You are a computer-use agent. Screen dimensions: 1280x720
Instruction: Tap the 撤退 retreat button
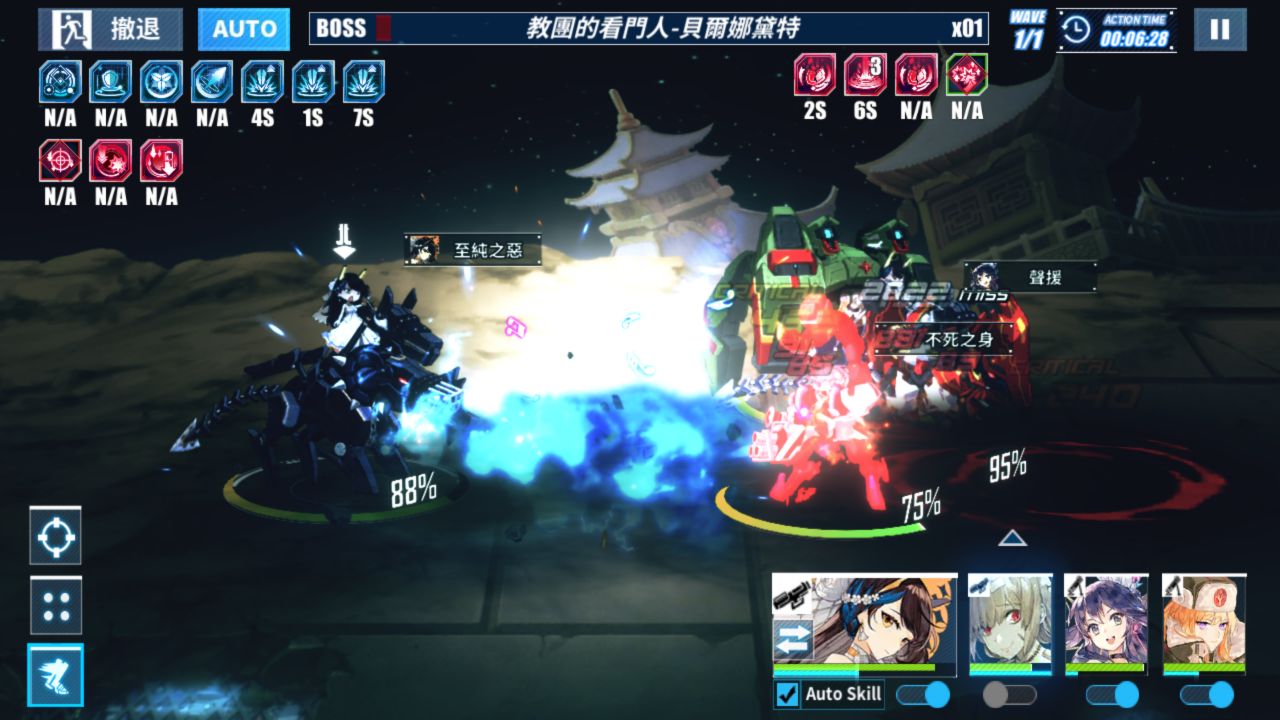coord(110,29)
